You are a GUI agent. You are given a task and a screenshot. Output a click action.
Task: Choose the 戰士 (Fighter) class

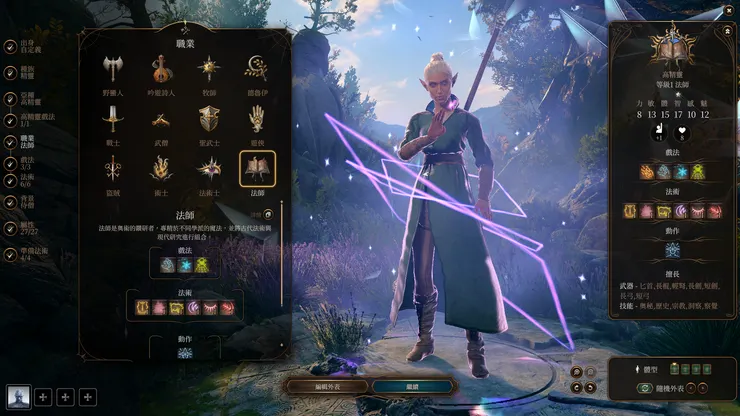point(112,119)
